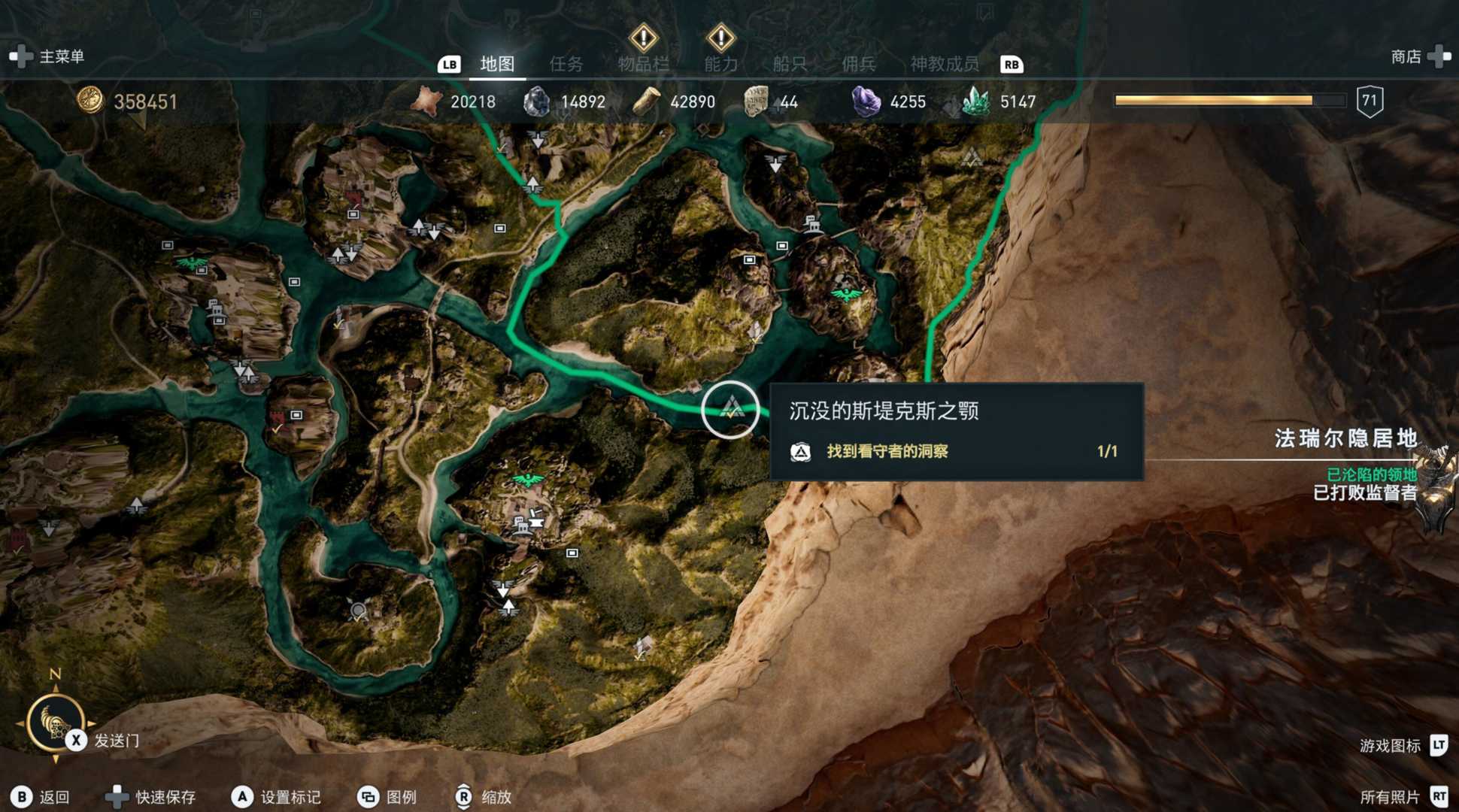Click the 法瑞尔隐居地 region label
Image resolution: width=1459 pixels, height=812 pixels.
1345,438
